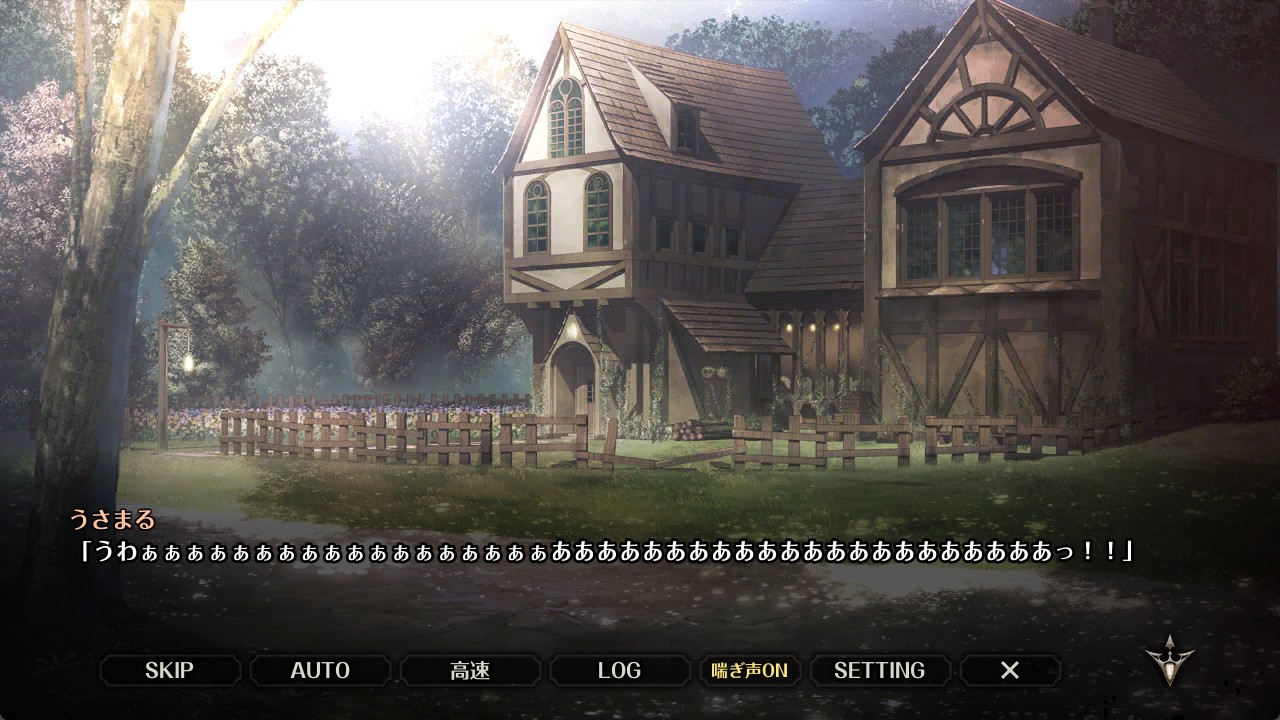Click the SKIP button
Screen dimensions: 1280x720
[x=169, y=670]
